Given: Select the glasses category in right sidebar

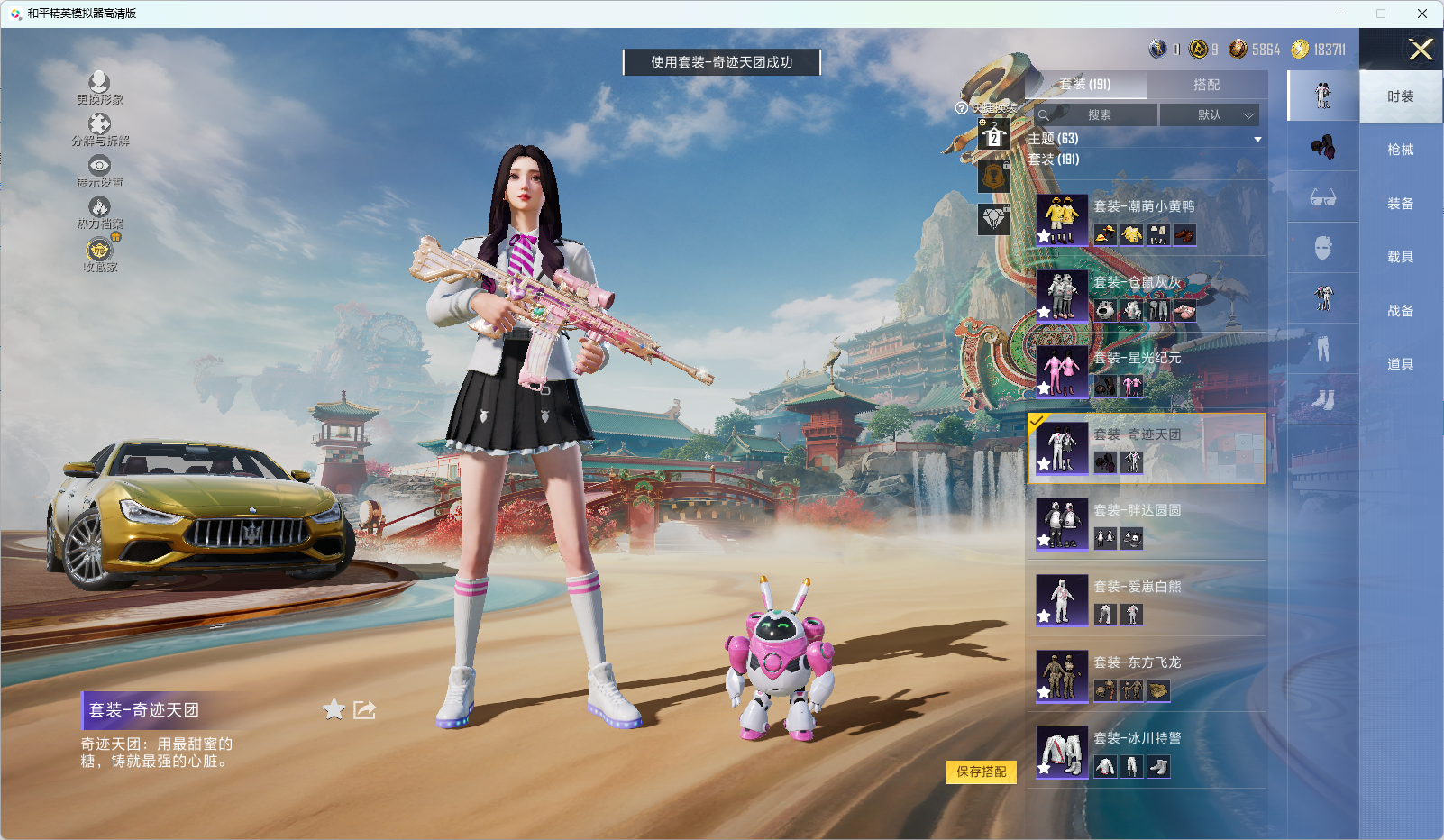Looking at the screenshot, I should click(x=1322, y=197).
